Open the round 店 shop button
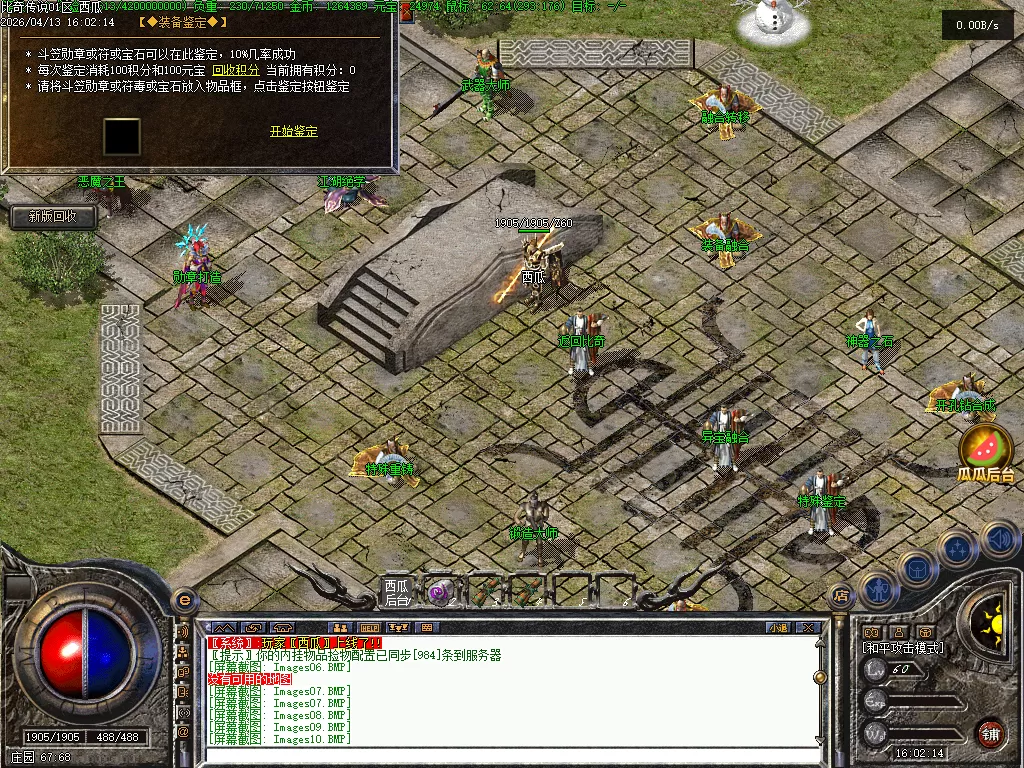Image resolution: width=1024 pixels, height=768 pixels. [x=841, y=596]
